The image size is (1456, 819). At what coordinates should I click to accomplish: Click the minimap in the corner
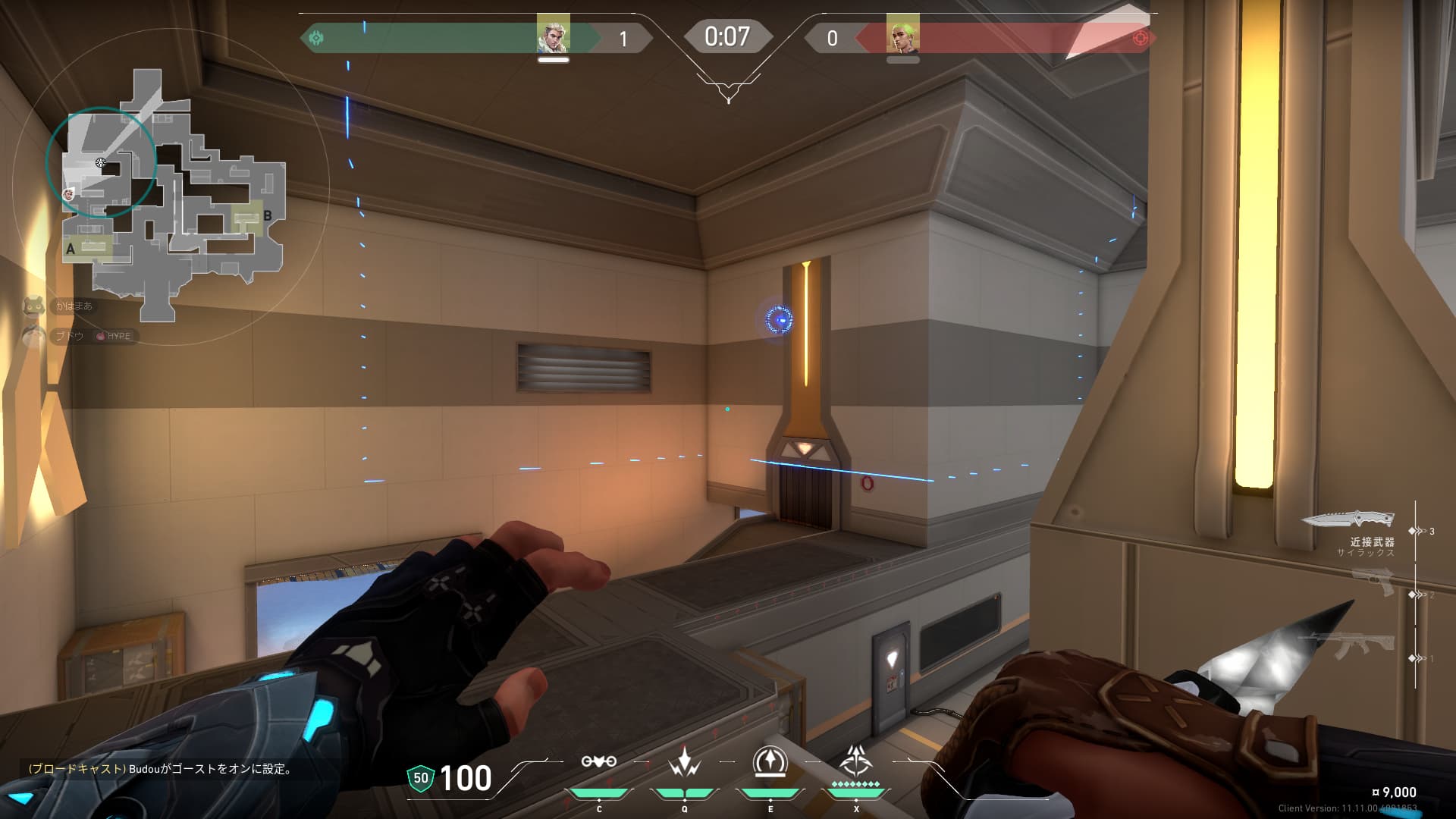click(x=173, y=193)
